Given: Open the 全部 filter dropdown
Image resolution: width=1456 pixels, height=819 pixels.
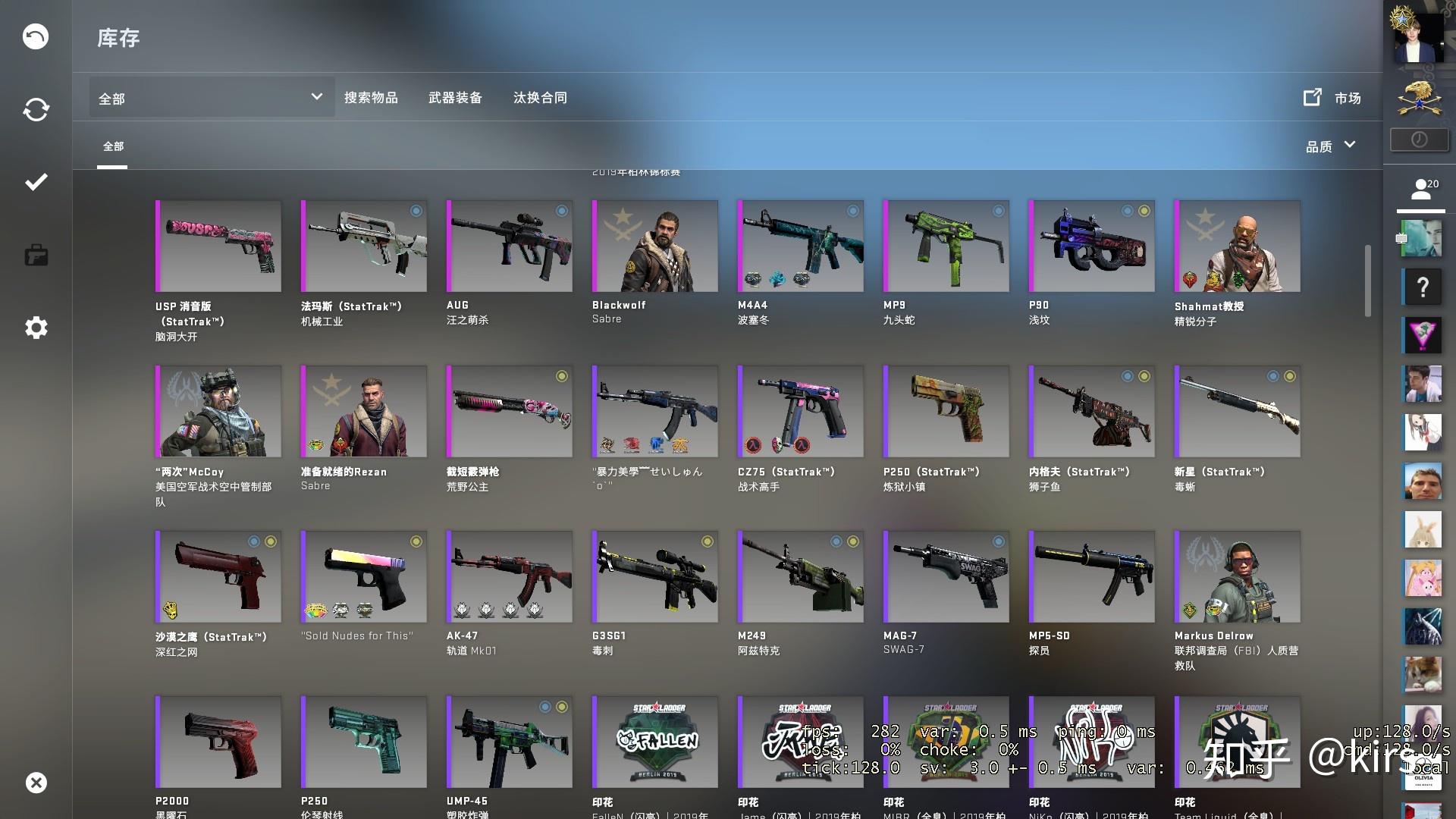Looking at the screenshot, I should 211,97.
